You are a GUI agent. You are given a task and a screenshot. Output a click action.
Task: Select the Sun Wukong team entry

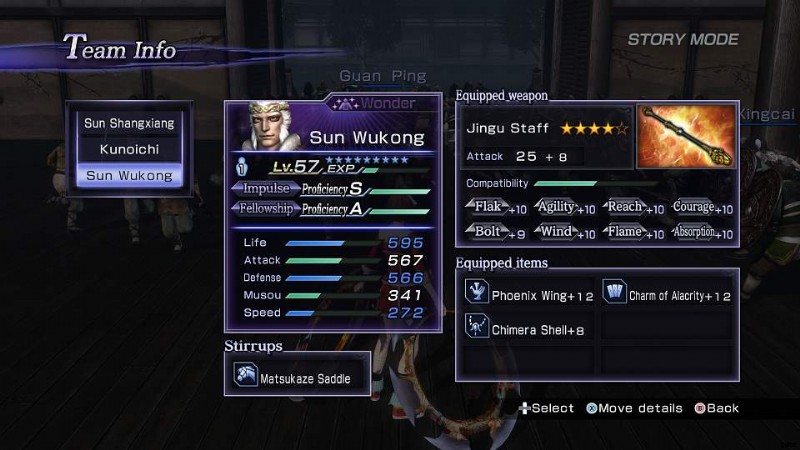point(128,176)
